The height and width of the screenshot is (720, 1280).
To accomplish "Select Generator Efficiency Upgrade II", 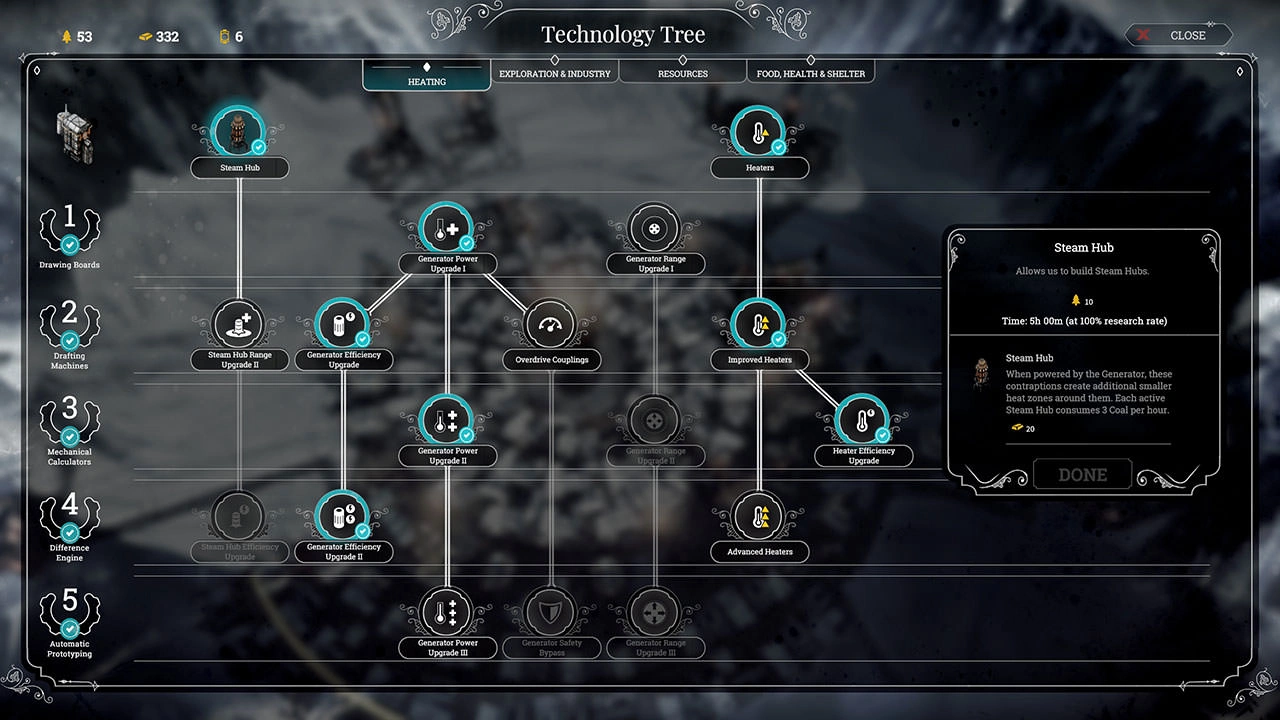I will (x=343, y=518).
